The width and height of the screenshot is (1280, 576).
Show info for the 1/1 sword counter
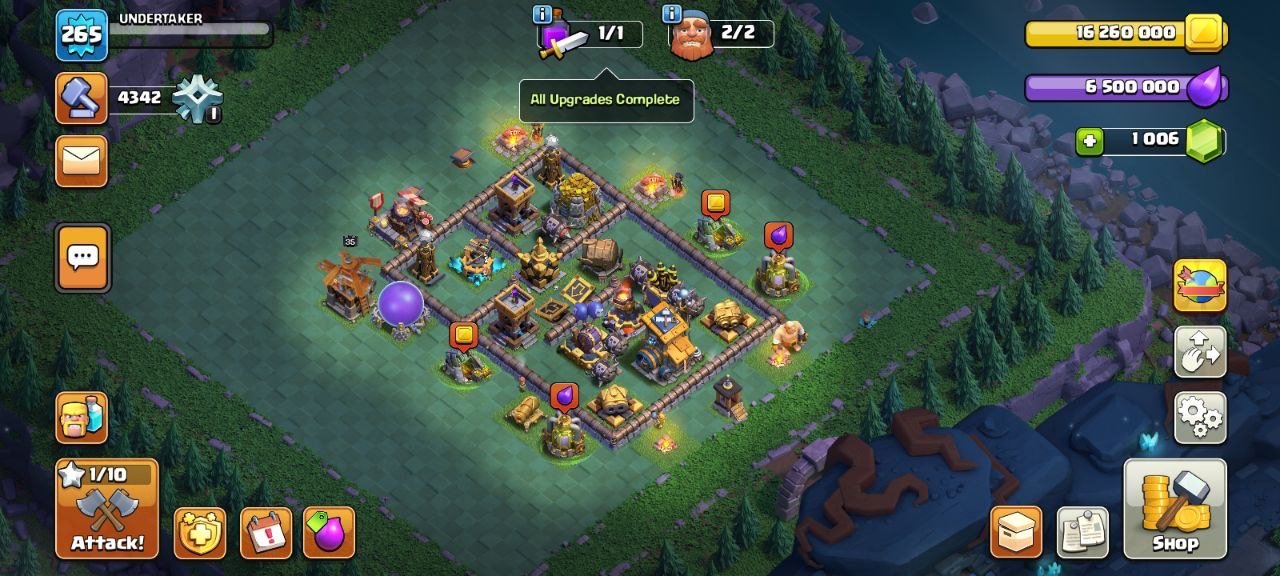(544, 14)
